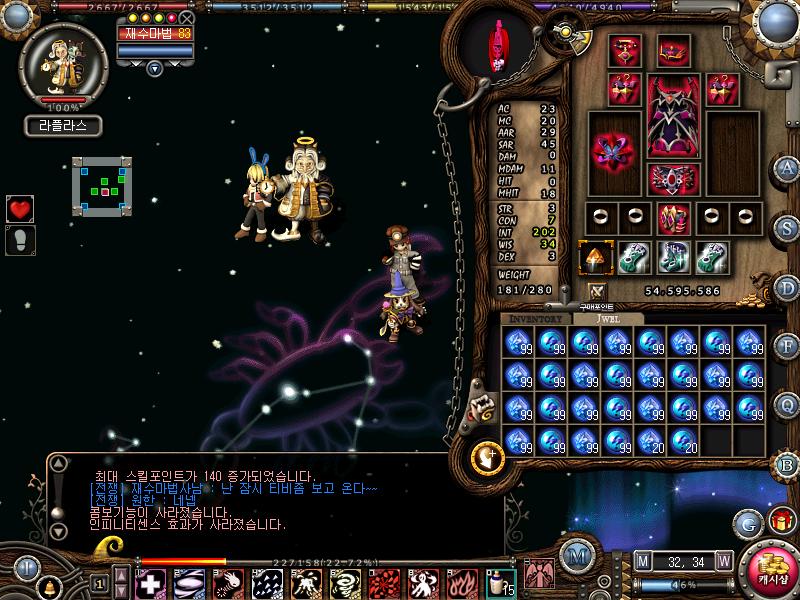800x600 pixels.
Task: Click the round Q side button
Action: (788, 403)
